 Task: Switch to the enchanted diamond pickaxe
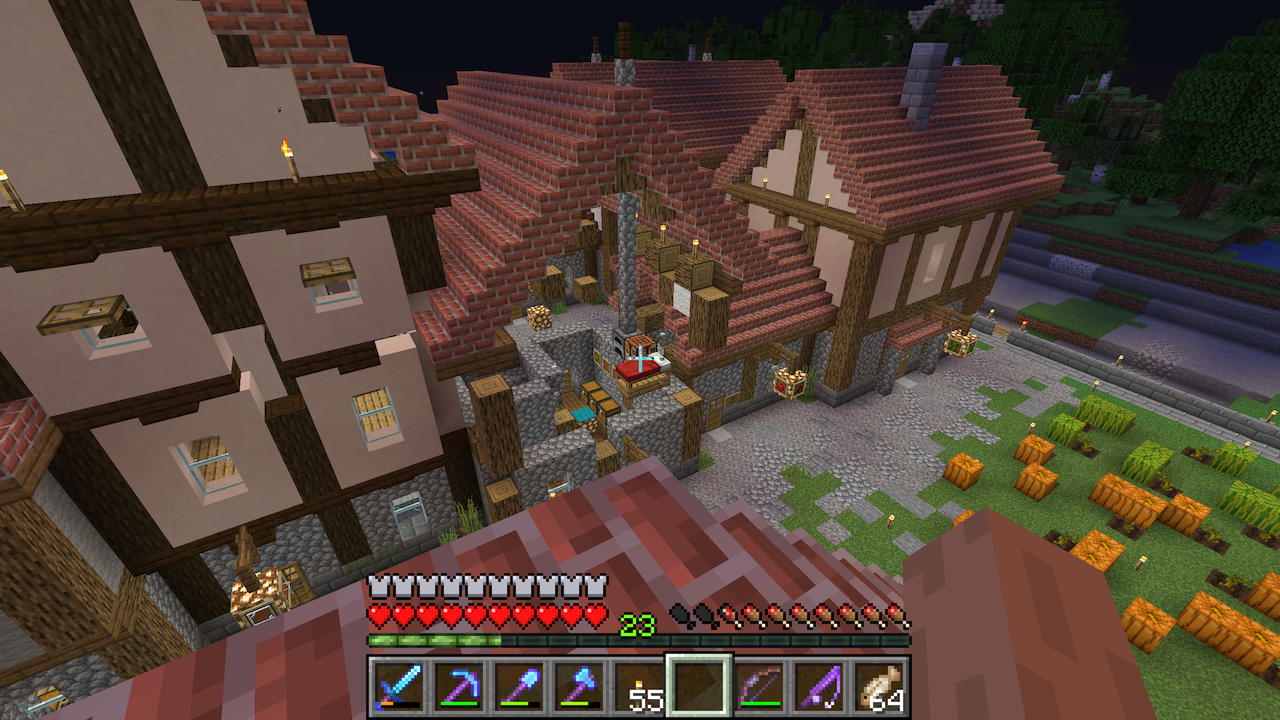coord(459,686)
